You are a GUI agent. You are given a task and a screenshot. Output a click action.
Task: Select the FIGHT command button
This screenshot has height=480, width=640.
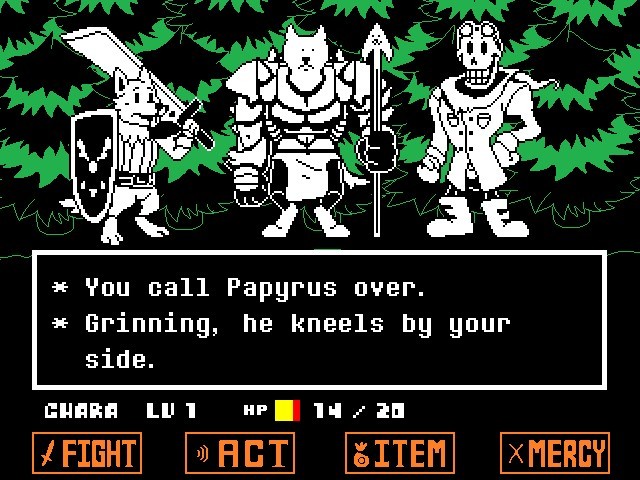[87, 453]
